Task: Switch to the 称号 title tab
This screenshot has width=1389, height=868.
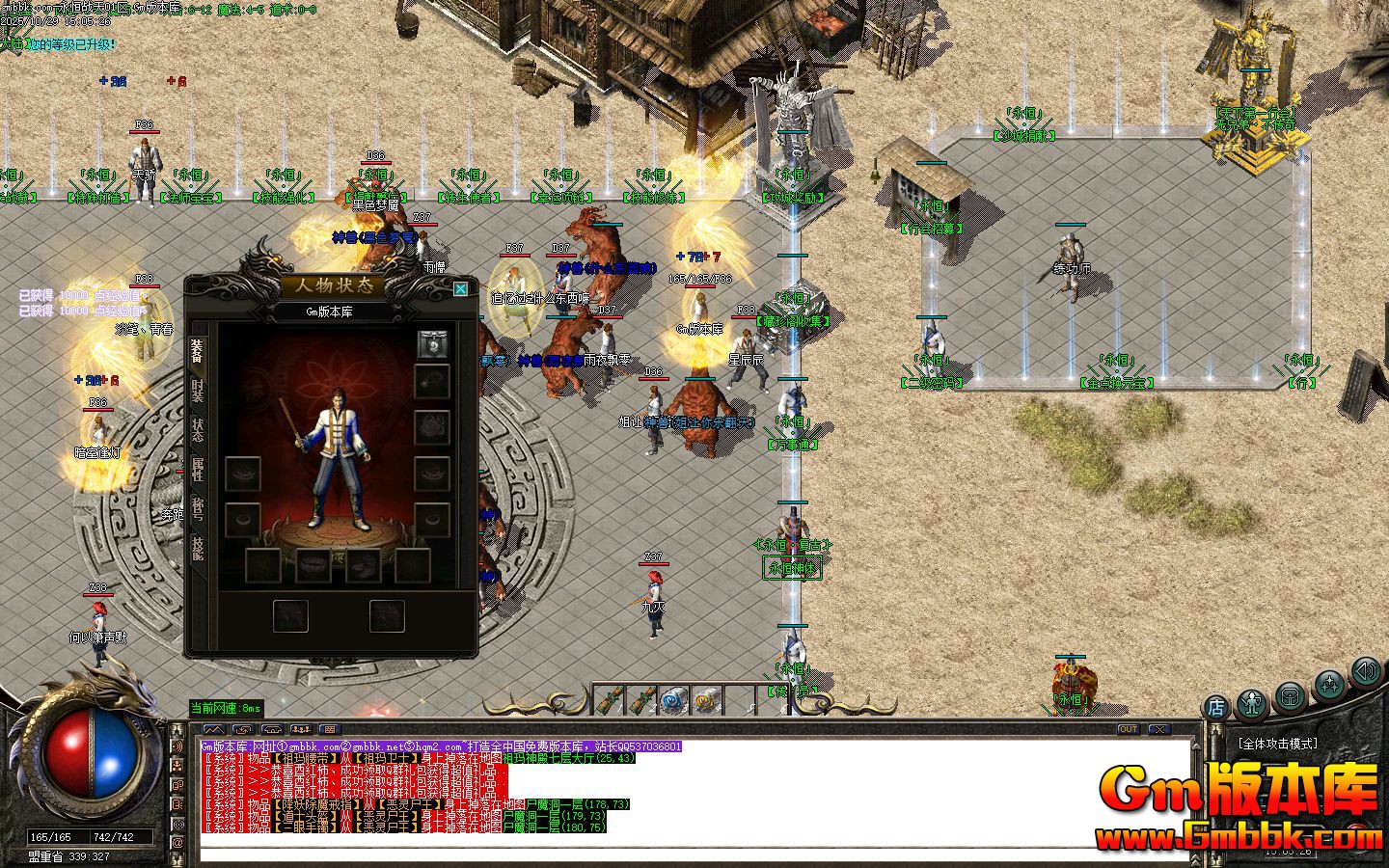Action: 197,508
